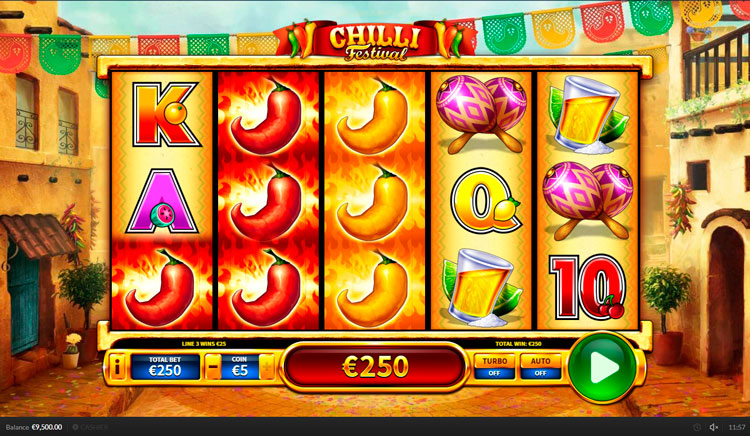Screen dimensions: 750x436
Task: Toggle Turbo mode on
Action: coord(492,366)
